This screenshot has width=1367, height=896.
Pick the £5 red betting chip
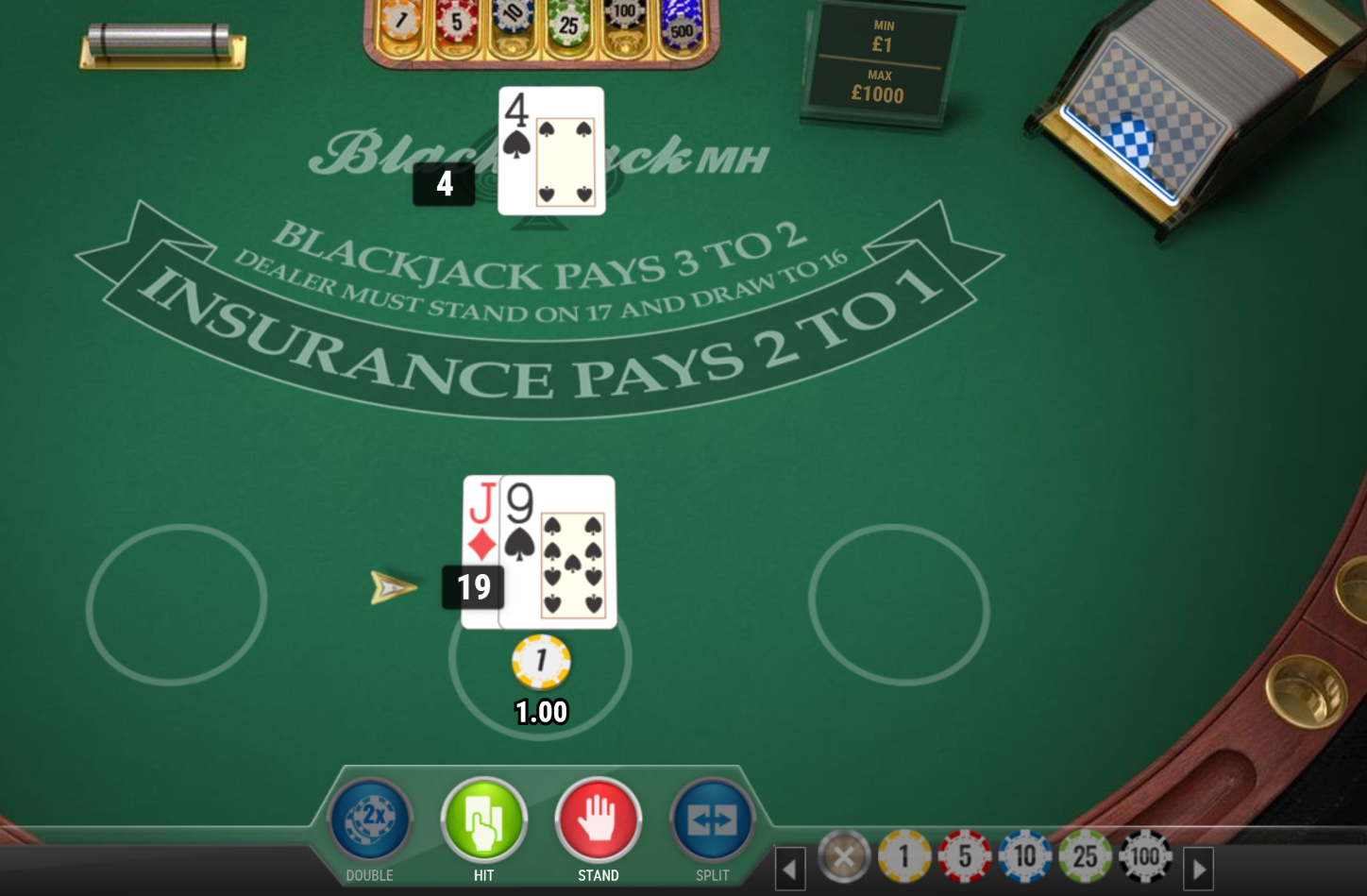(x=965, y=855)
